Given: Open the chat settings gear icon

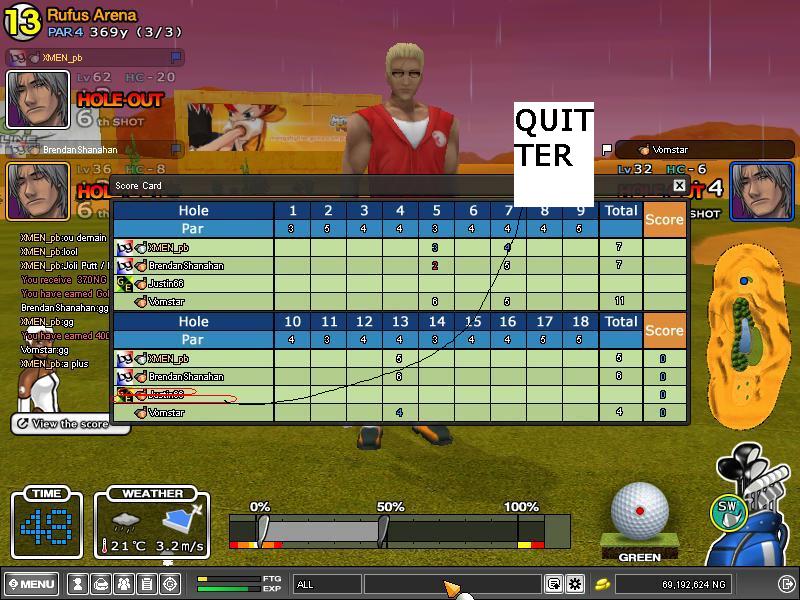Looking at the screenshot, I should pyautogui.click(x=575, y=584).
